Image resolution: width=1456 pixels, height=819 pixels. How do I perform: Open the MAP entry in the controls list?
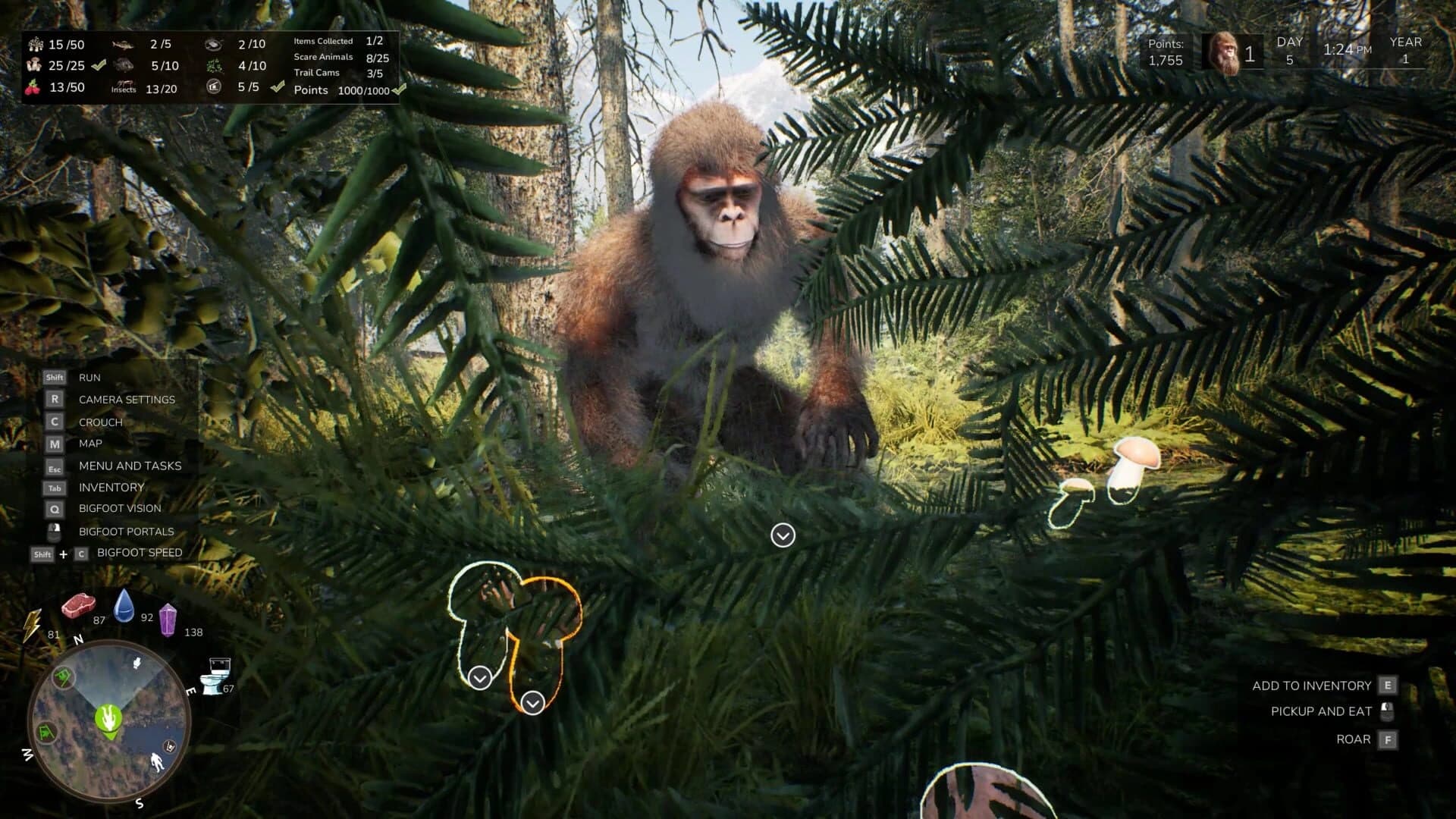pos(91,444)
